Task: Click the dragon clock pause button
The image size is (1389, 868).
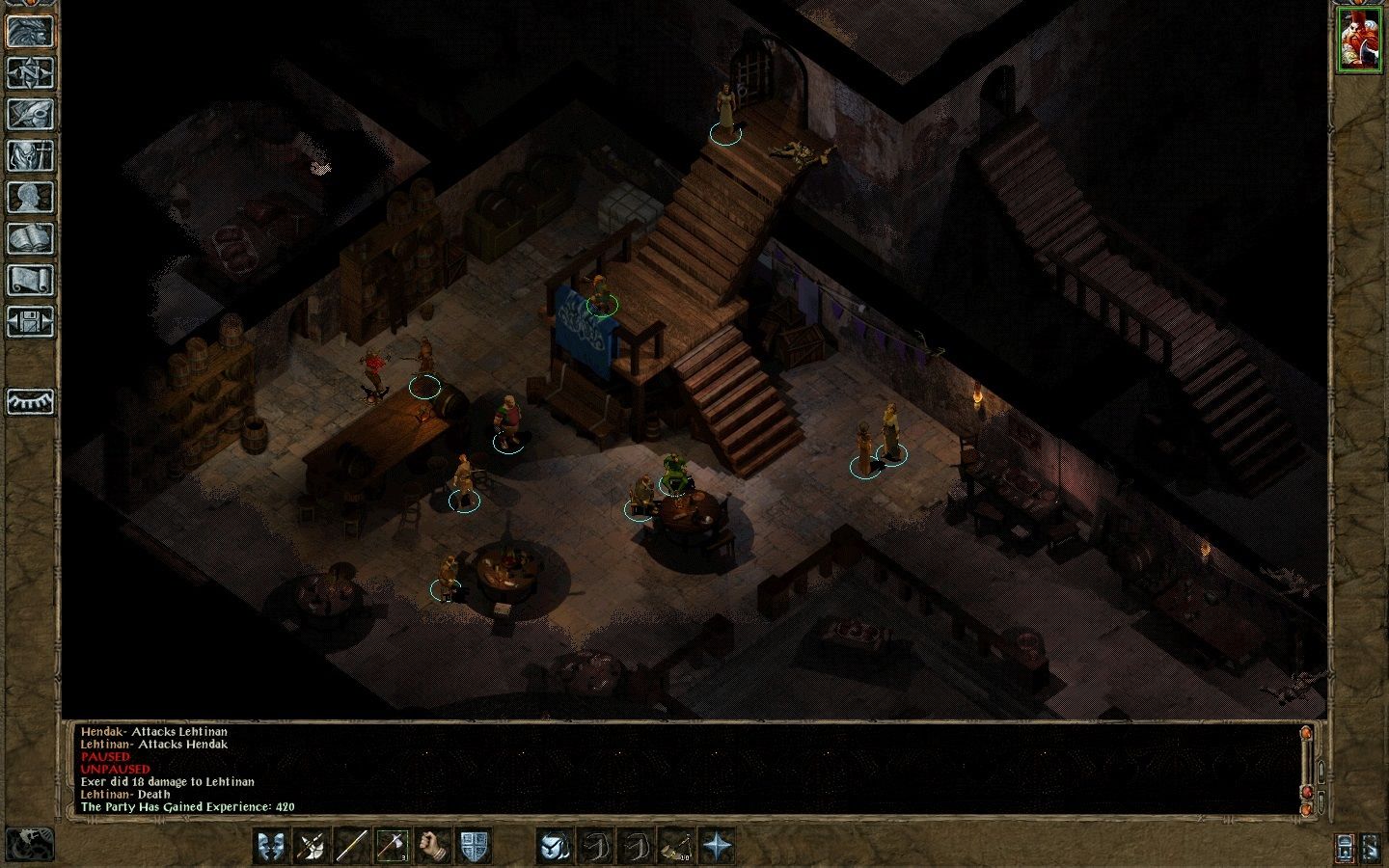Action: (x=29, y=845)
